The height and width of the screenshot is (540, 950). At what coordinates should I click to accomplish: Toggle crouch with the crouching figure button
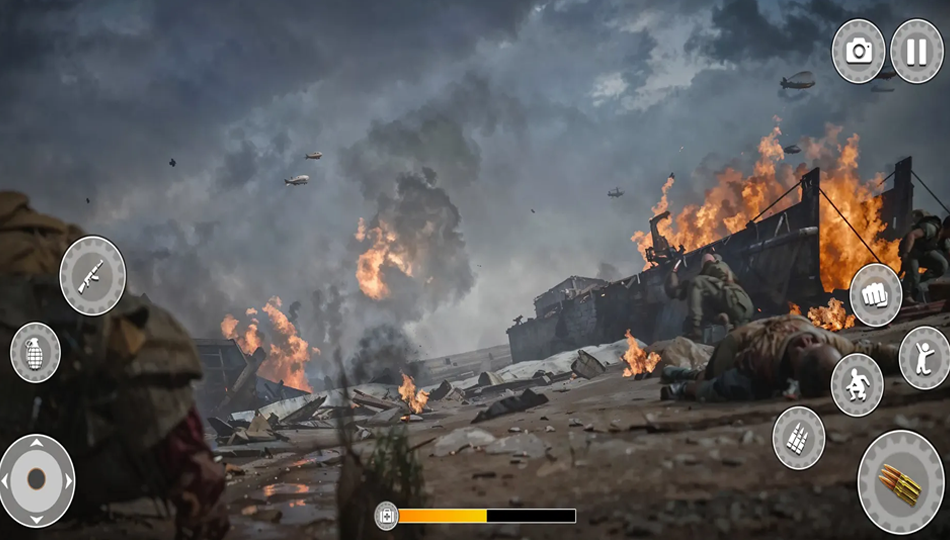(857, 385)
